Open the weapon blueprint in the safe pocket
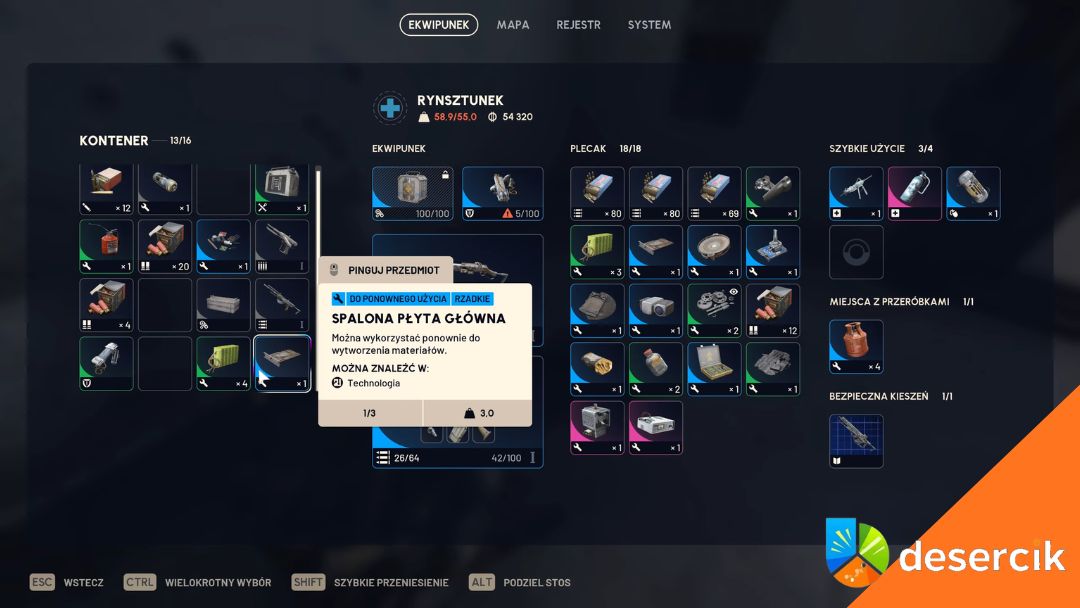 (856, 441)
